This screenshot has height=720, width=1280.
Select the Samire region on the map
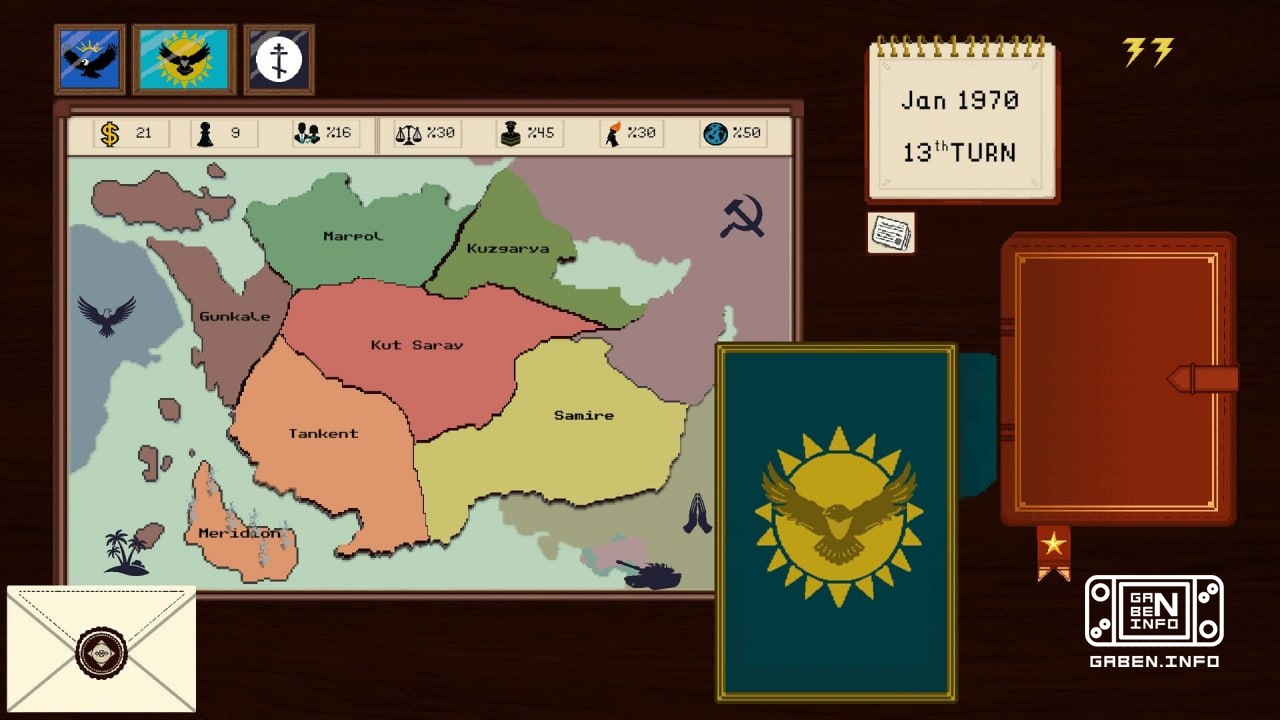tap(585, 415)
